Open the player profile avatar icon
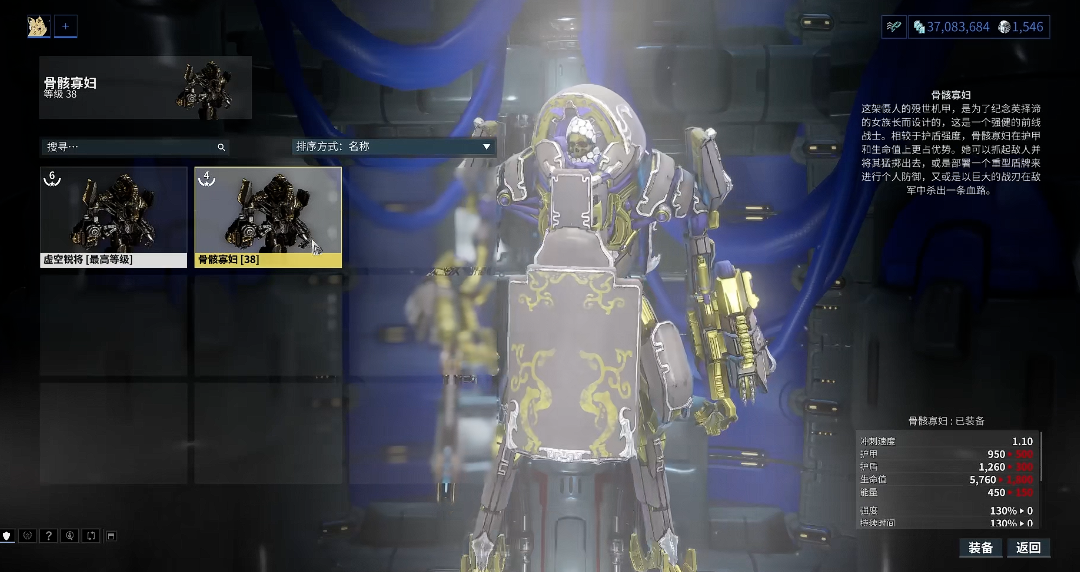 click(x=39, y=27)
